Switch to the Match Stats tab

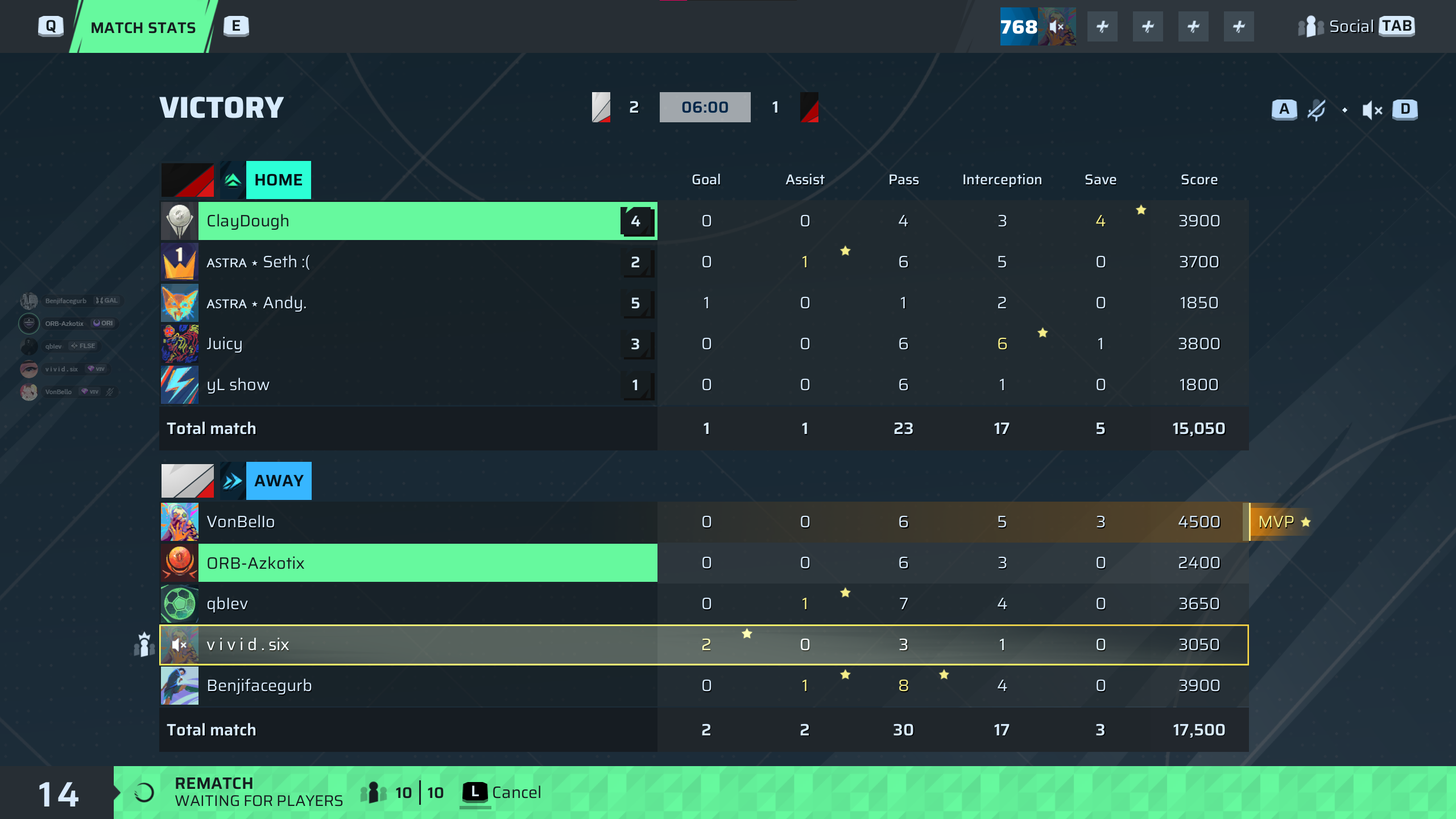tap(143, 27)
